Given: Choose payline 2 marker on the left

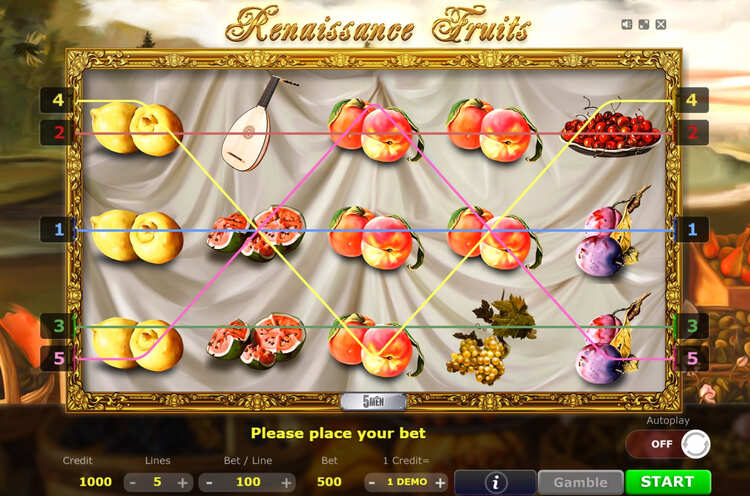Looking at the screenshot, I should pyautogui.click(x=58, y=132).
